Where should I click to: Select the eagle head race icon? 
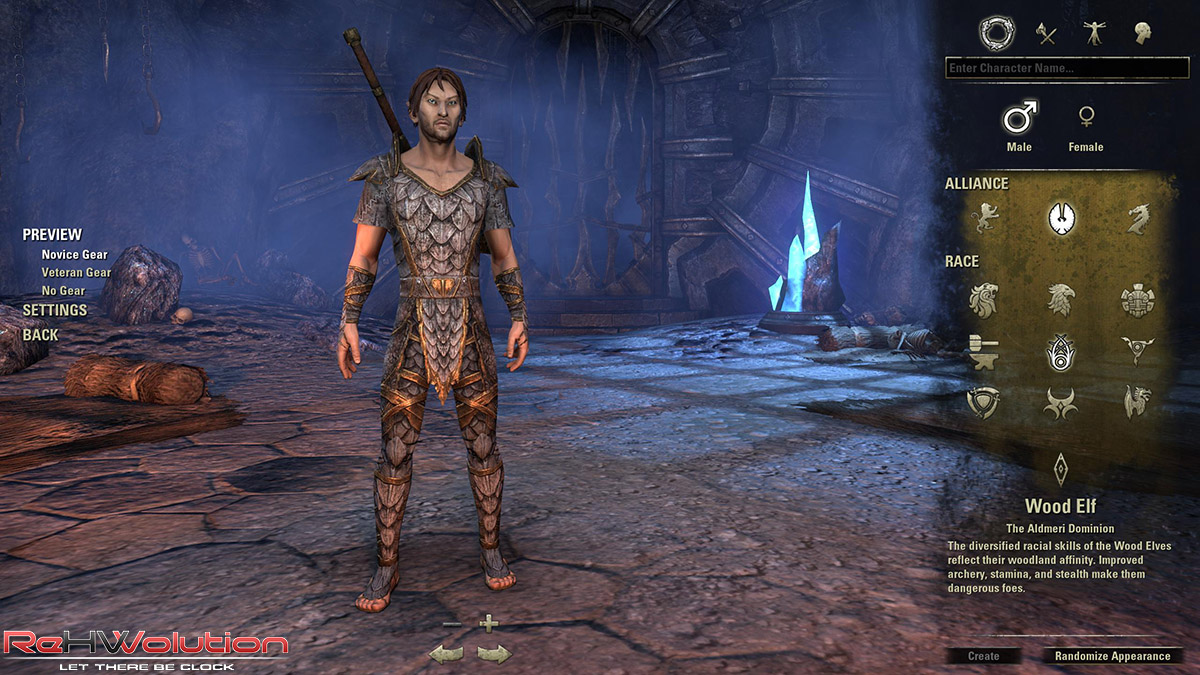[1061, 299]
